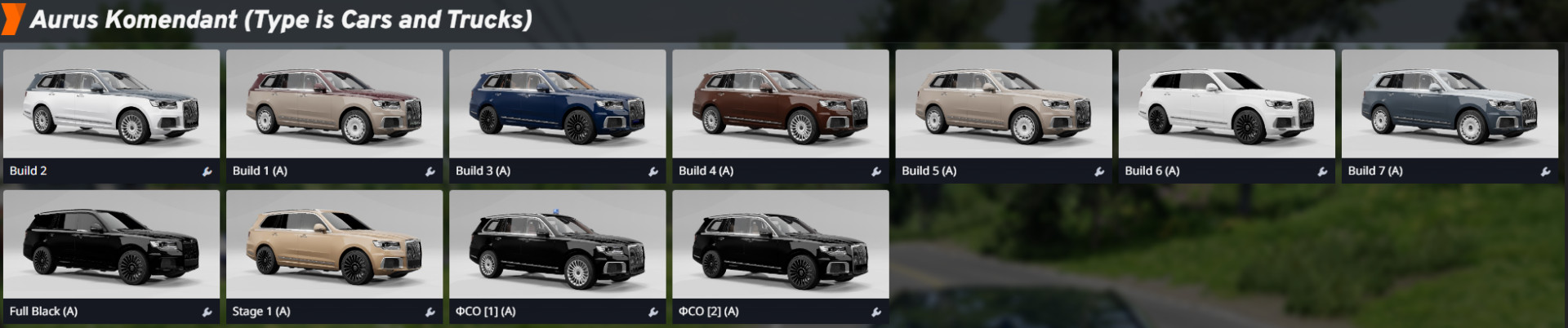Click the wrench icon on Build 4 (A)

(876, 171)
